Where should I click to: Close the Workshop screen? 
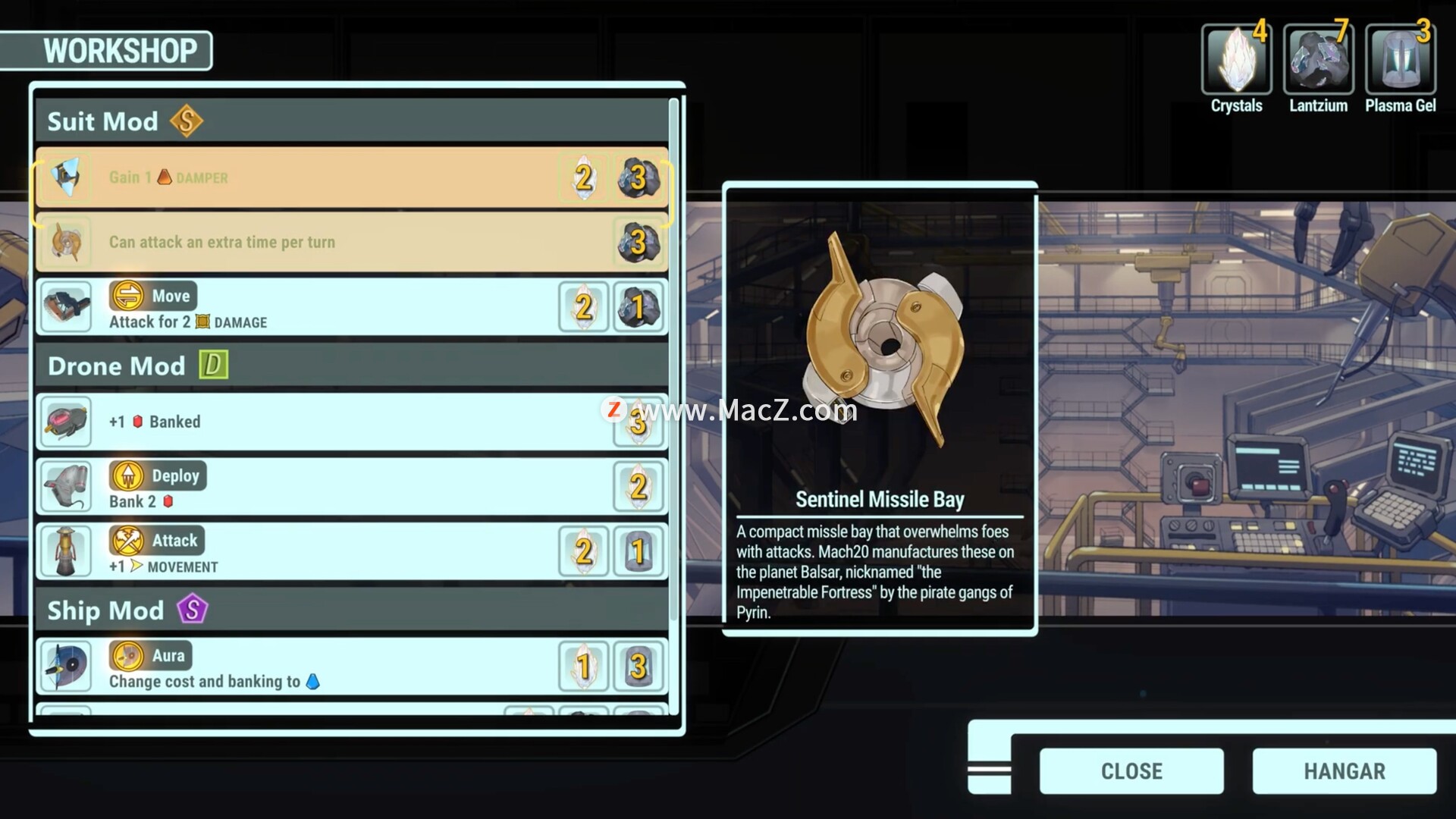click(x=1131, y=770)
